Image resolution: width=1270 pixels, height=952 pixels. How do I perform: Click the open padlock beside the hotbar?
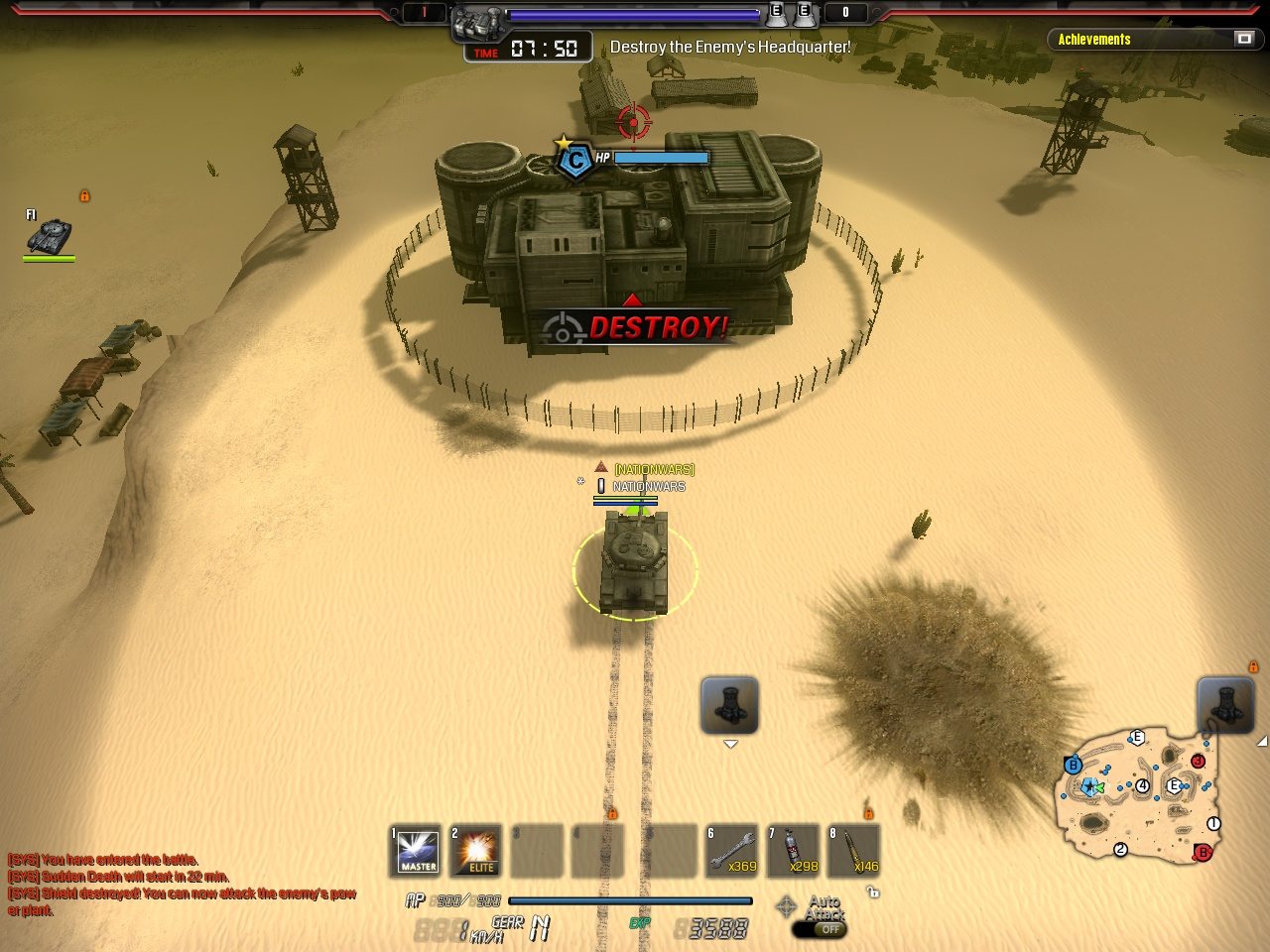[x=873, y=892]
